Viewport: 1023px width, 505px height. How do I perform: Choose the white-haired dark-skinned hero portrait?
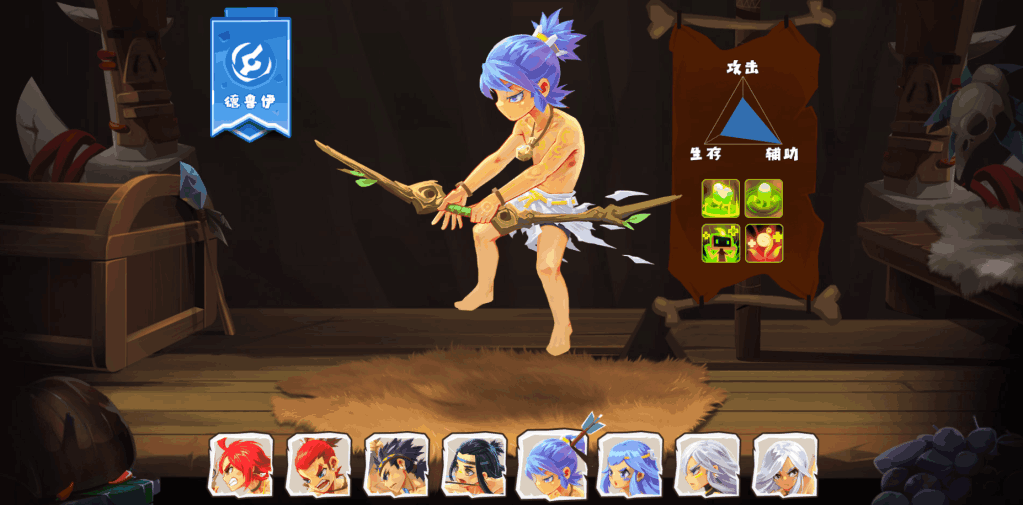pos(785,465)
